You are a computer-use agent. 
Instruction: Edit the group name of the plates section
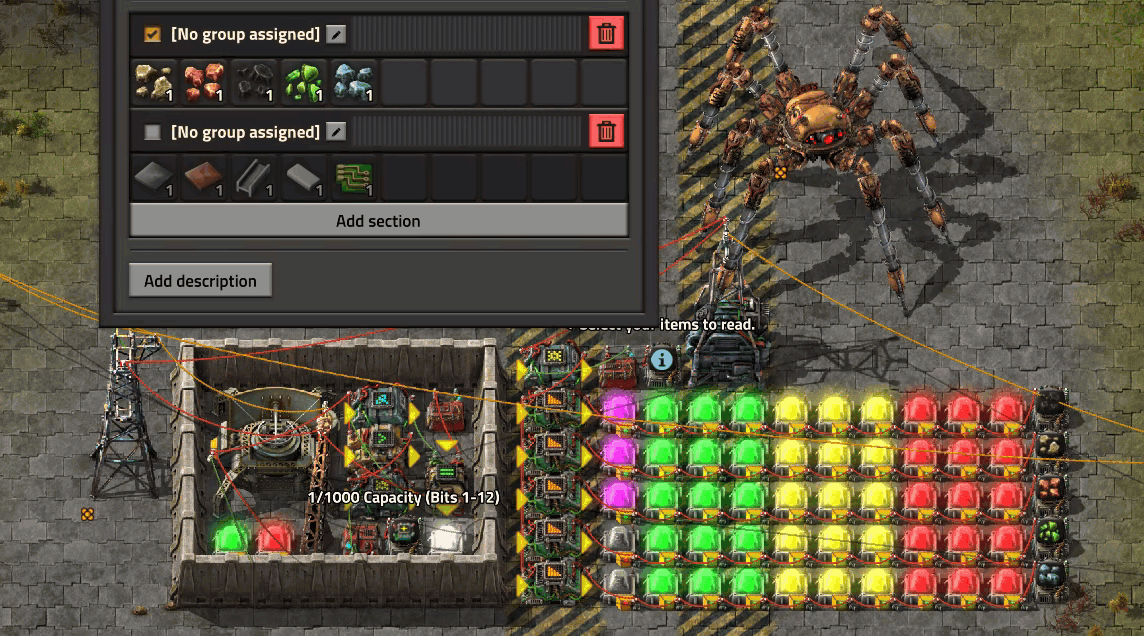pyautogui.click(x=337, y=132)
